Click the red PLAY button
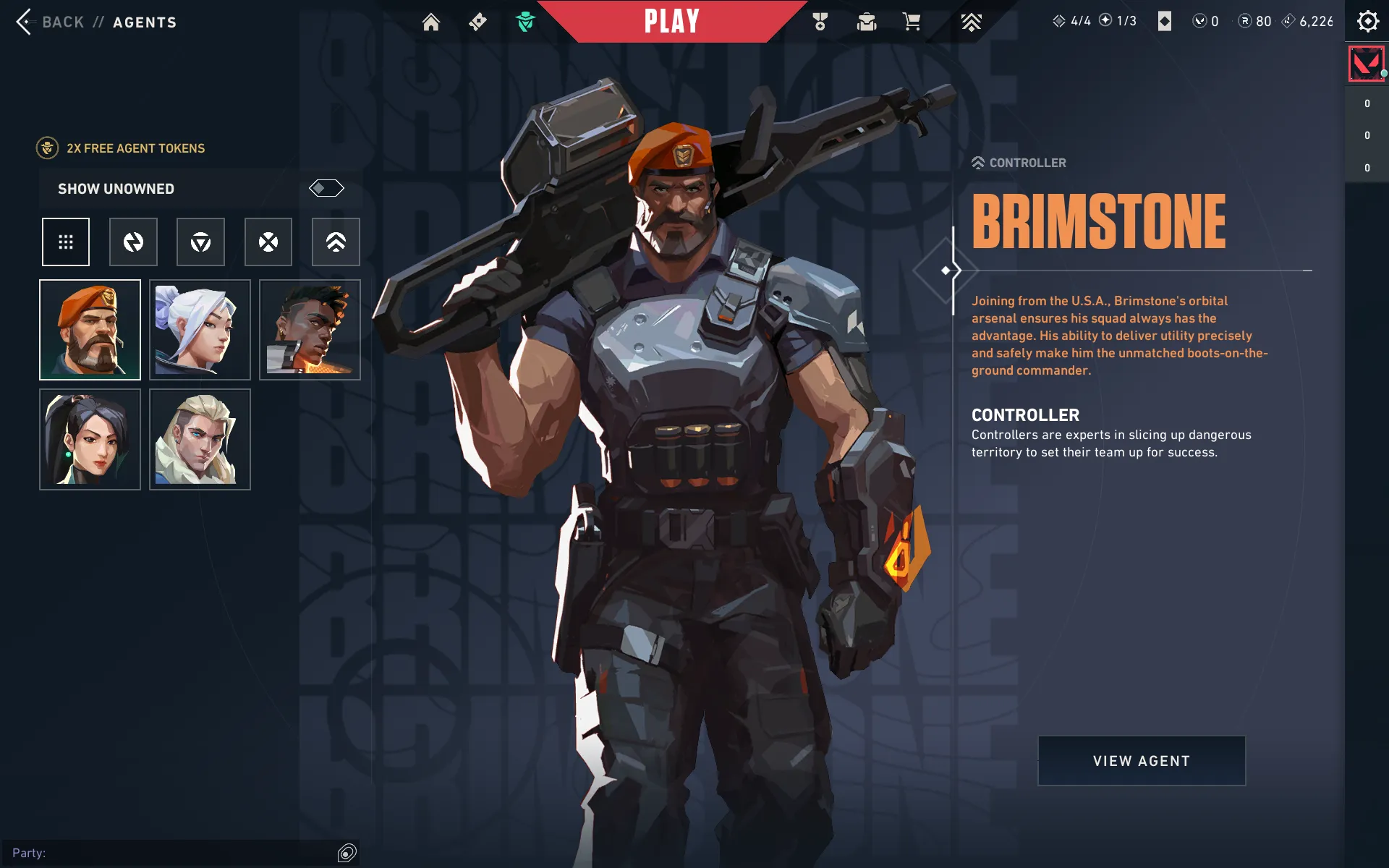This screenshot has height=868, width=1389. [672, 22]
